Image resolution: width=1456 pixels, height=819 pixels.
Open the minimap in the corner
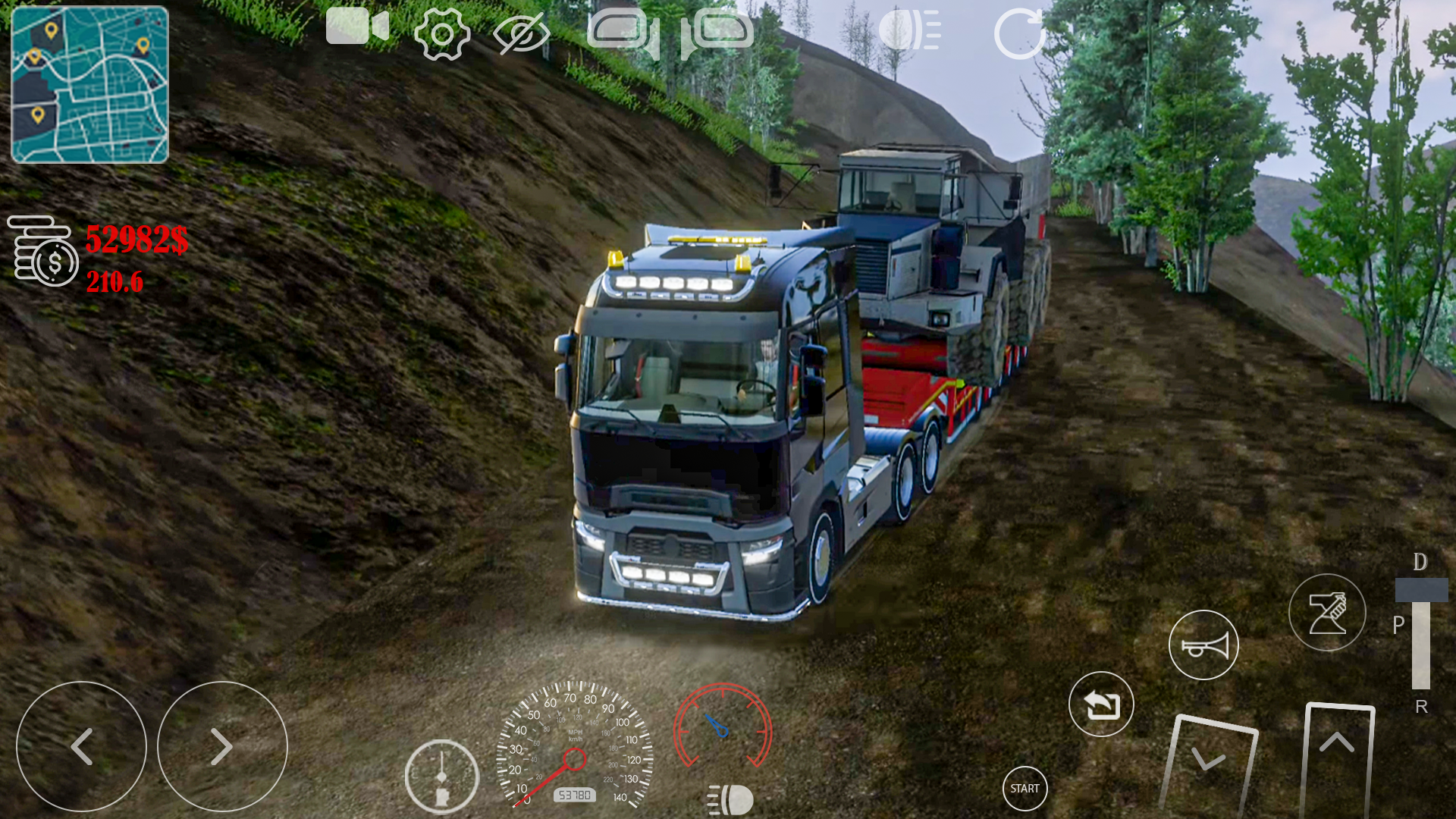pos(89,83)
